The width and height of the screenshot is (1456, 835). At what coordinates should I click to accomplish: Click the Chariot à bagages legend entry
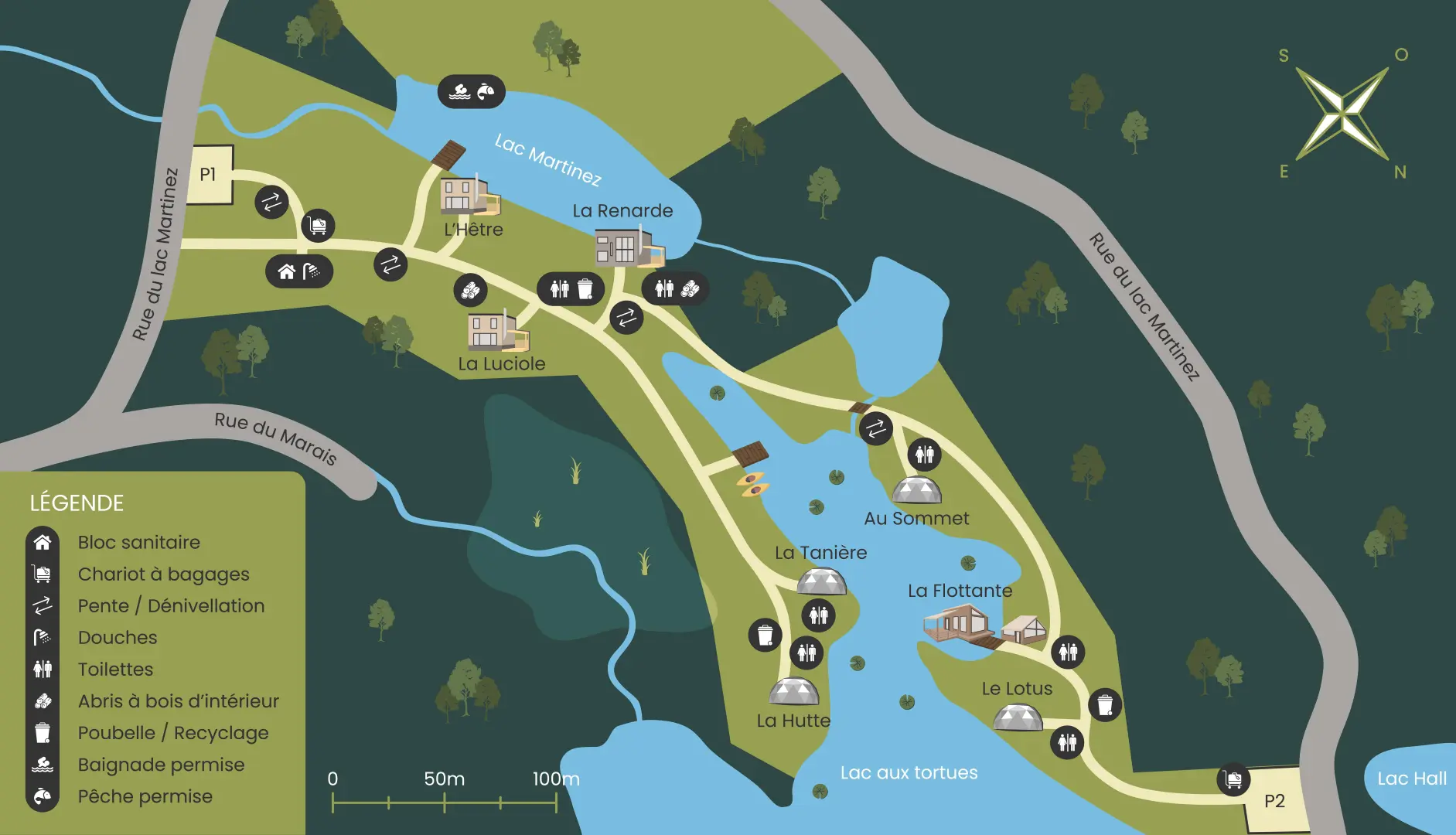point(163,574)
